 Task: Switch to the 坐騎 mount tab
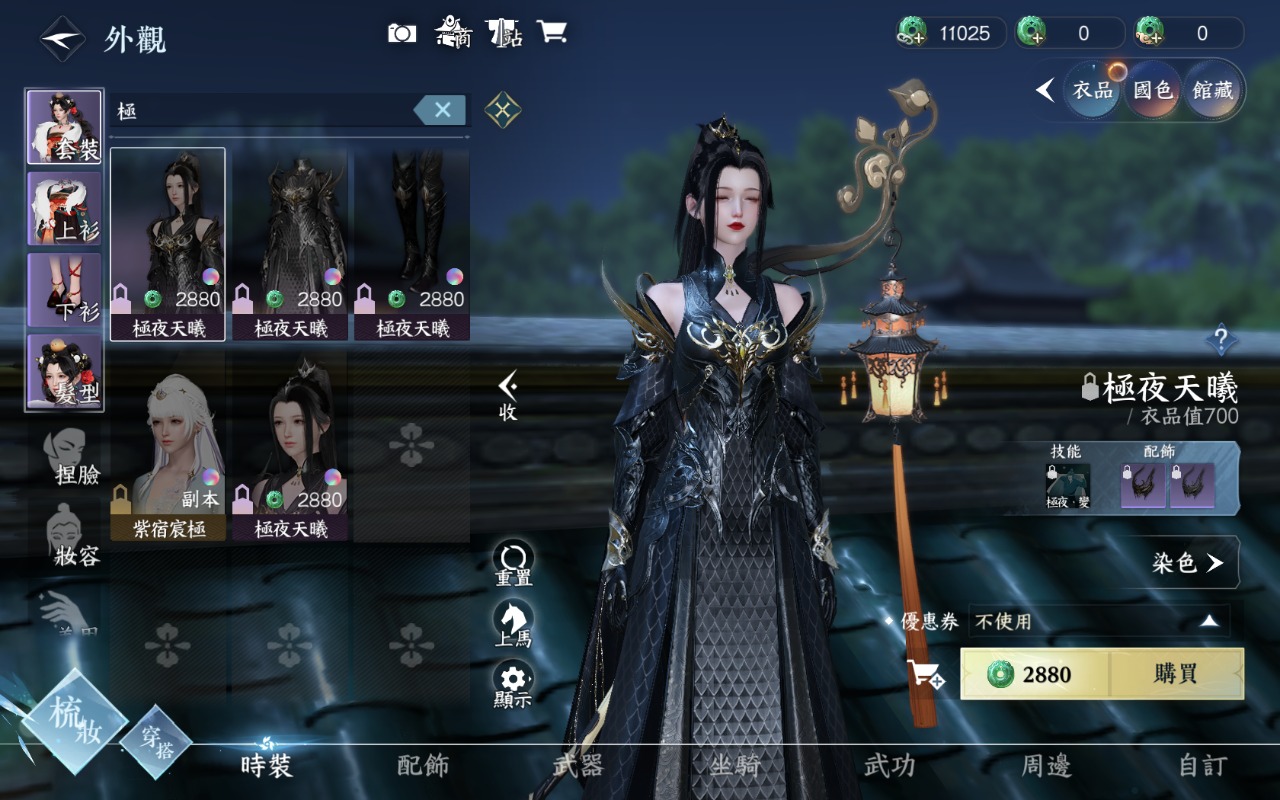(x=734, y=766)
